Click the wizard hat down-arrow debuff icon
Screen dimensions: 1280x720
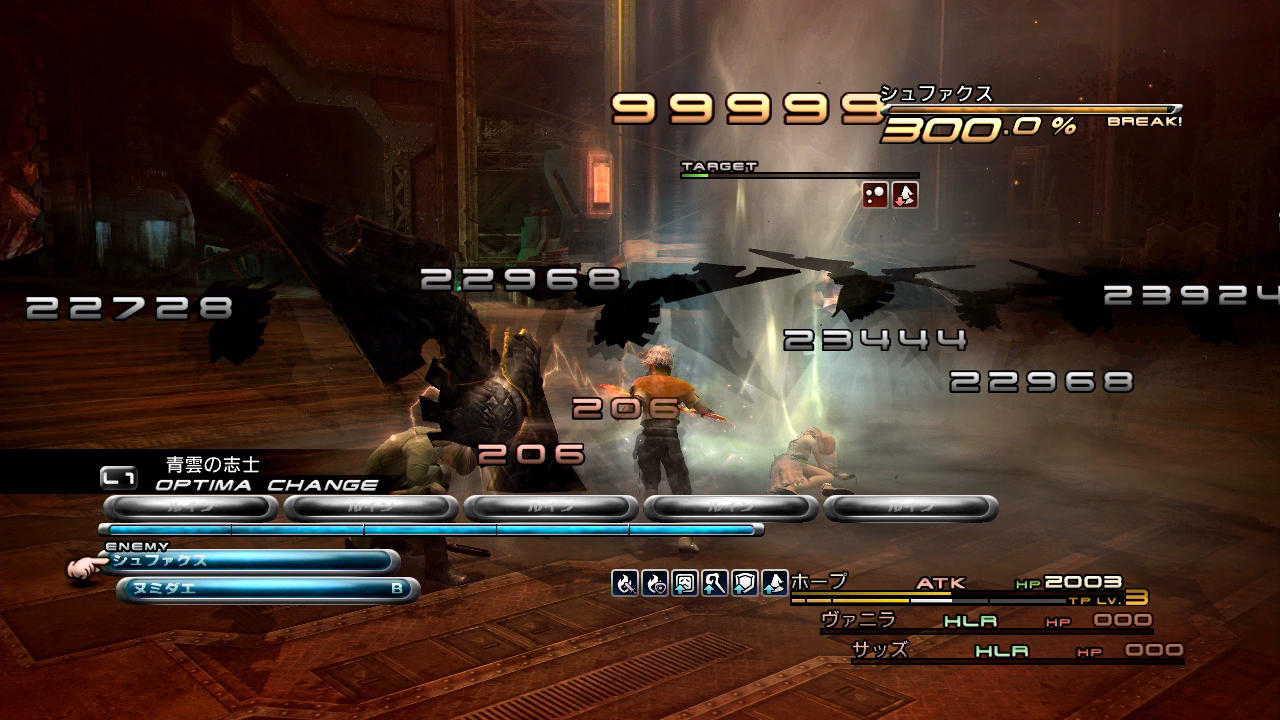click(905, 195)
